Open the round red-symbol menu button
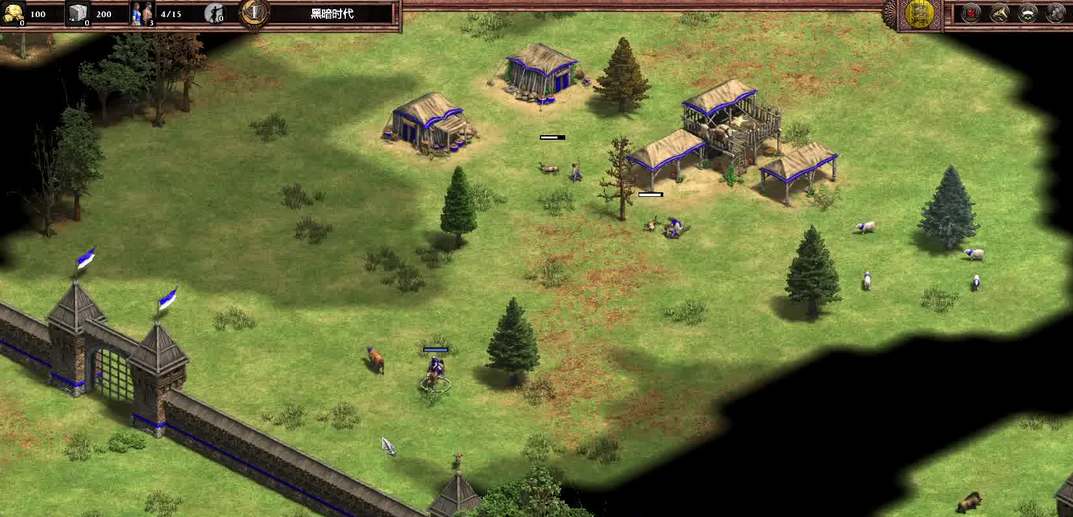The height and width of the screenshot is (517, 1073). point(970,13)
